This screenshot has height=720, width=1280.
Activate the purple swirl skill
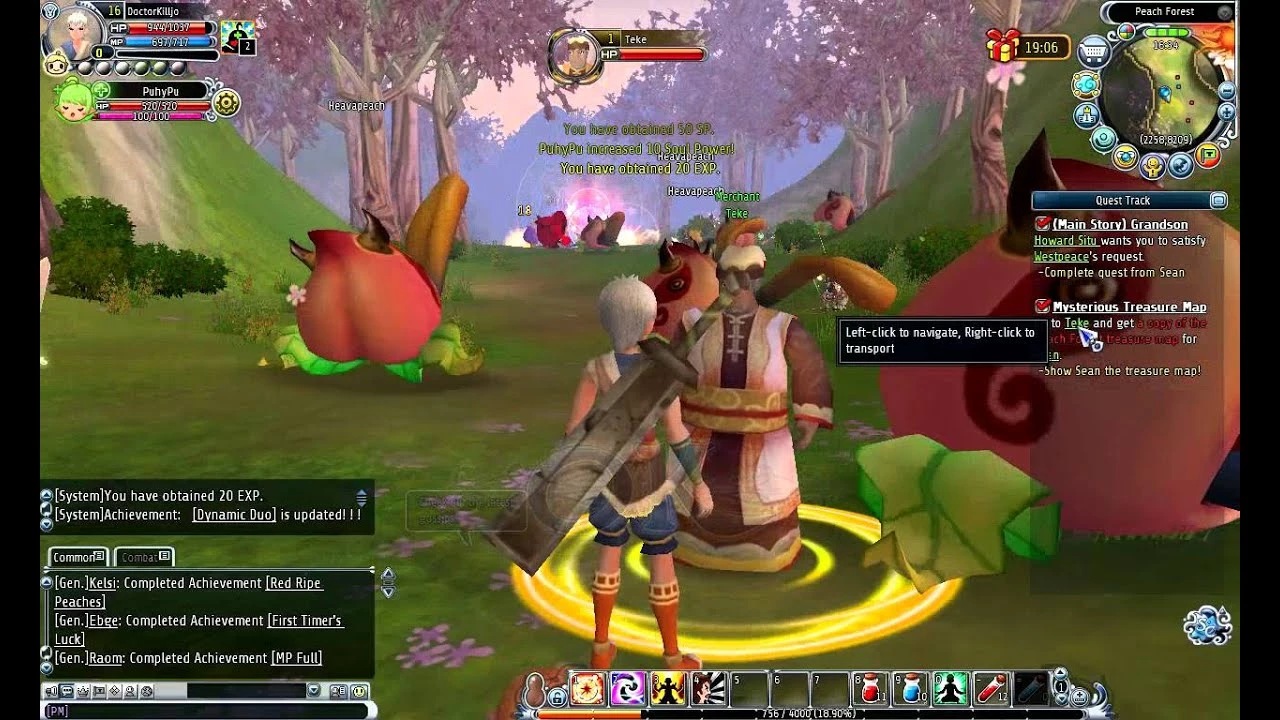point(628,690)
